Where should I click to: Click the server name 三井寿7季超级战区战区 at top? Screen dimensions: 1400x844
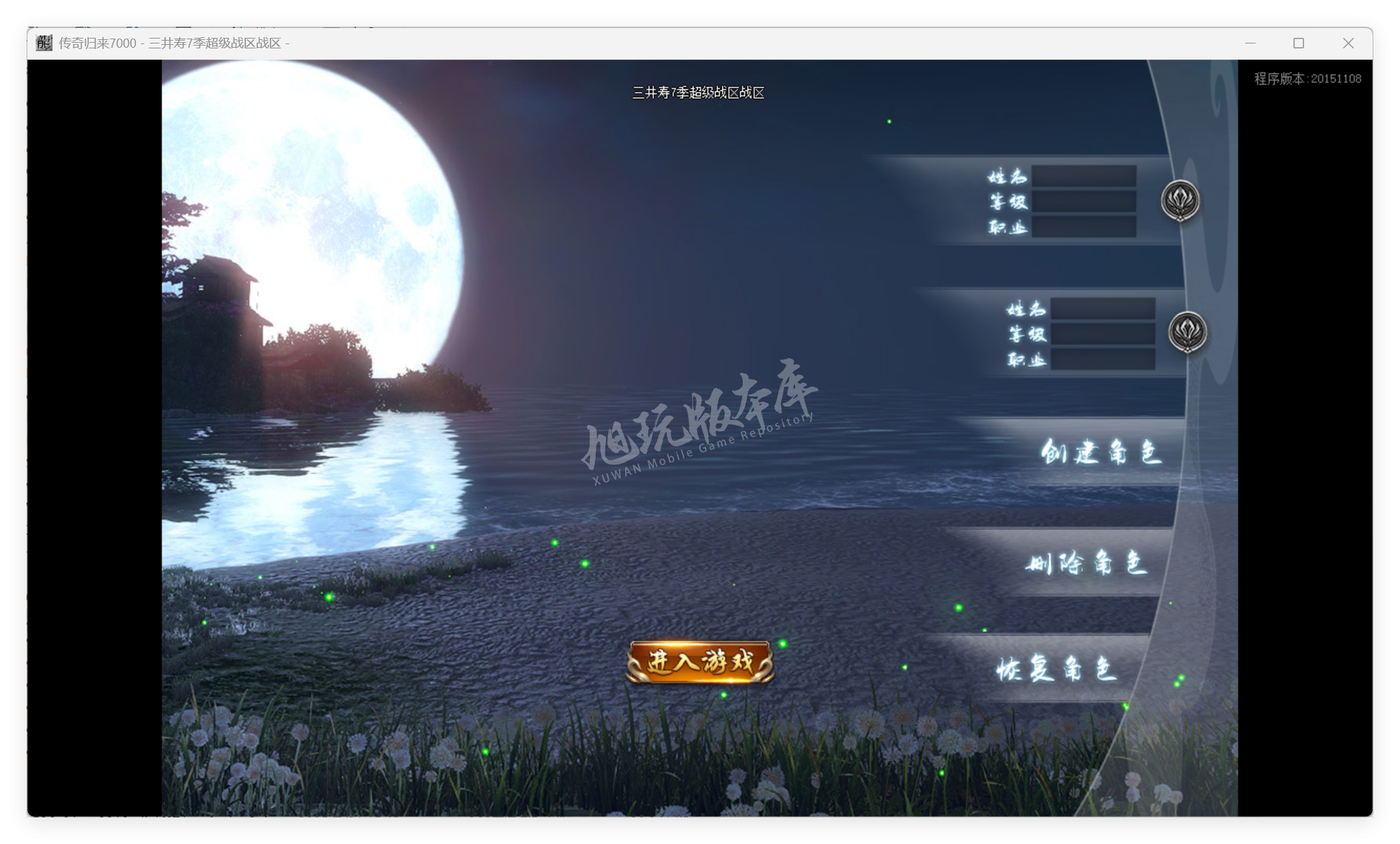[698, 91]
